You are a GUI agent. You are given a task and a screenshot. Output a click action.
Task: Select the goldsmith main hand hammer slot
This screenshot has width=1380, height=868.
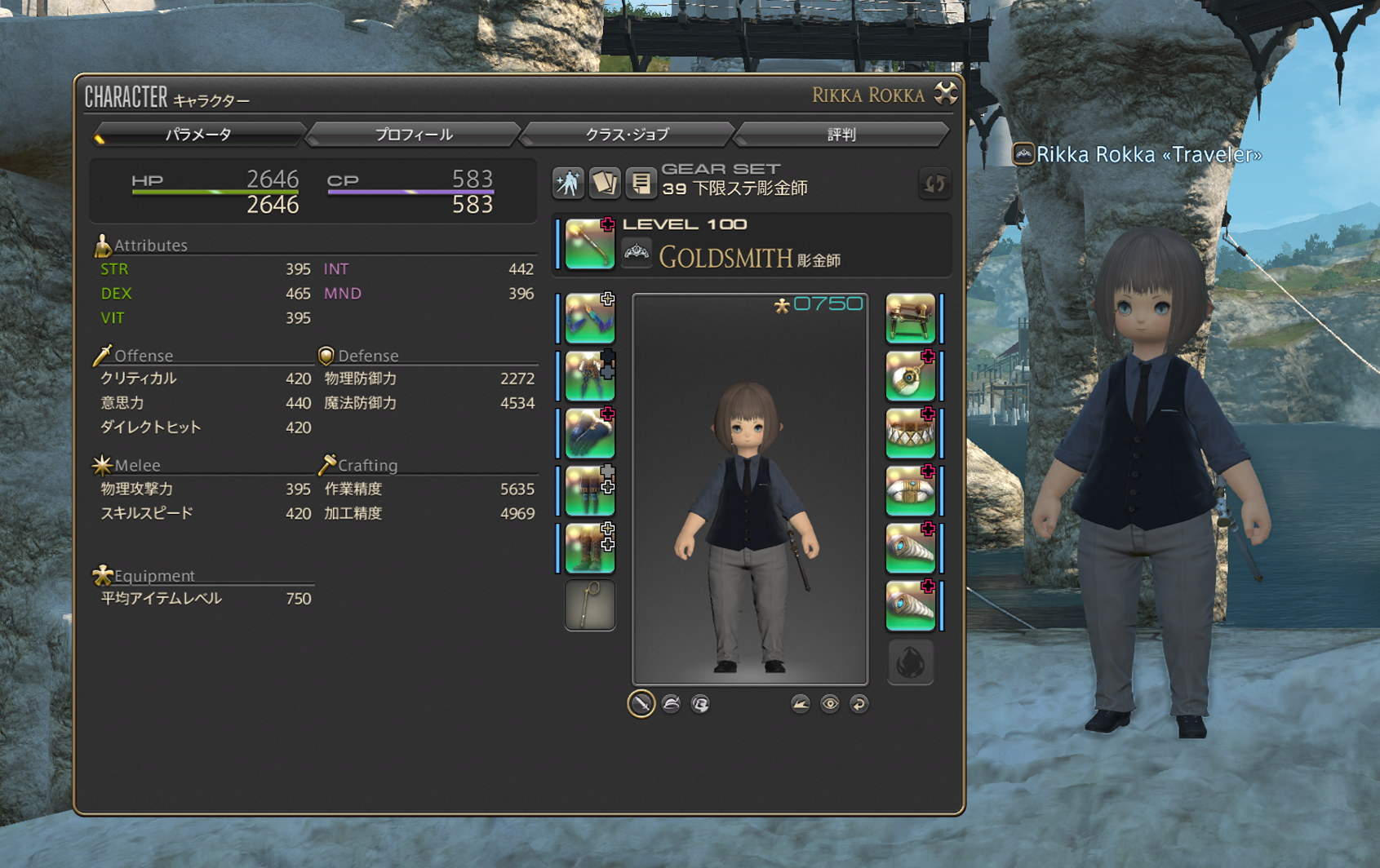(589, 244)
